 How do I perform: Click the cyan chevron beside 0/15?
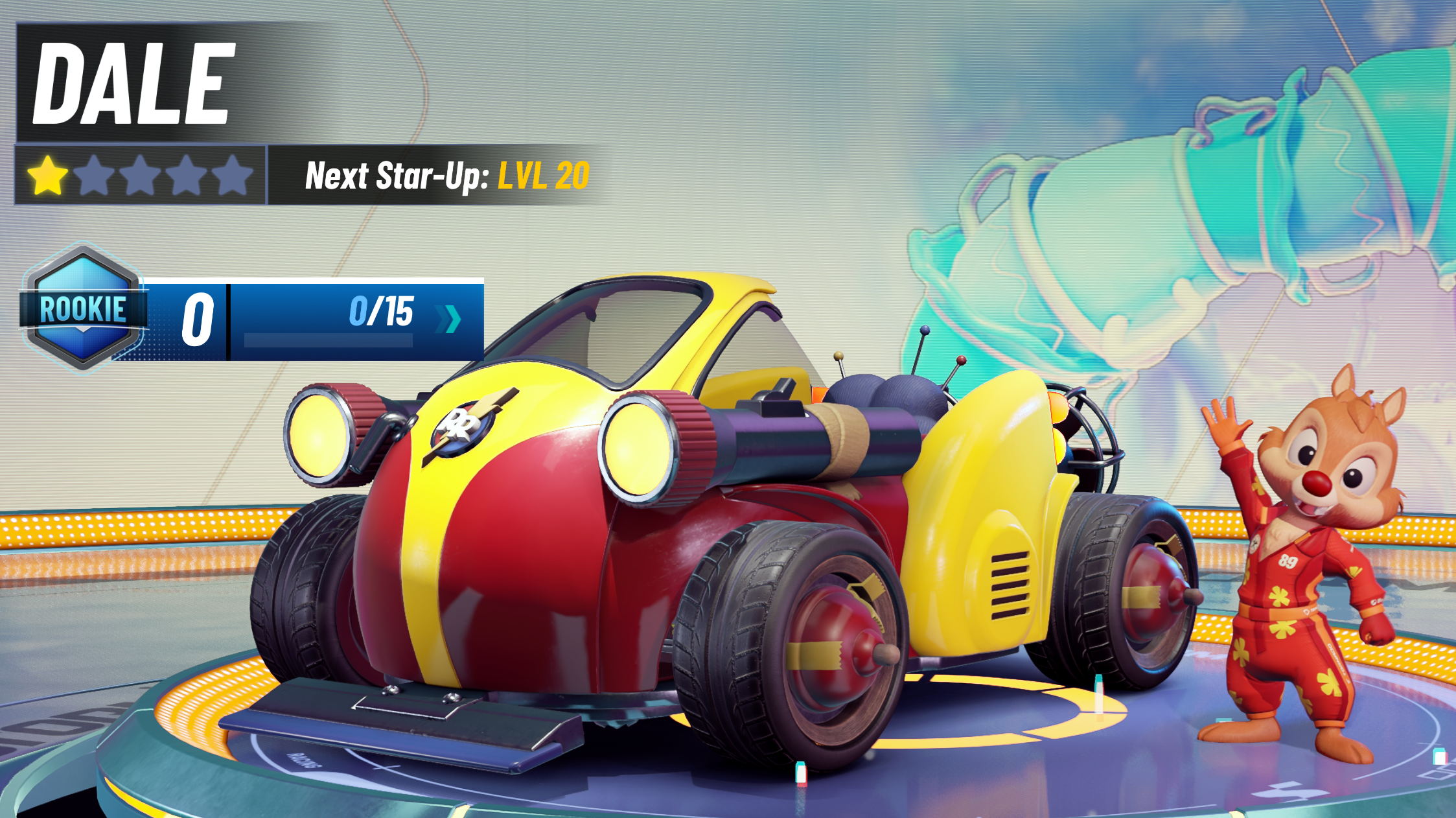[449, 319]
